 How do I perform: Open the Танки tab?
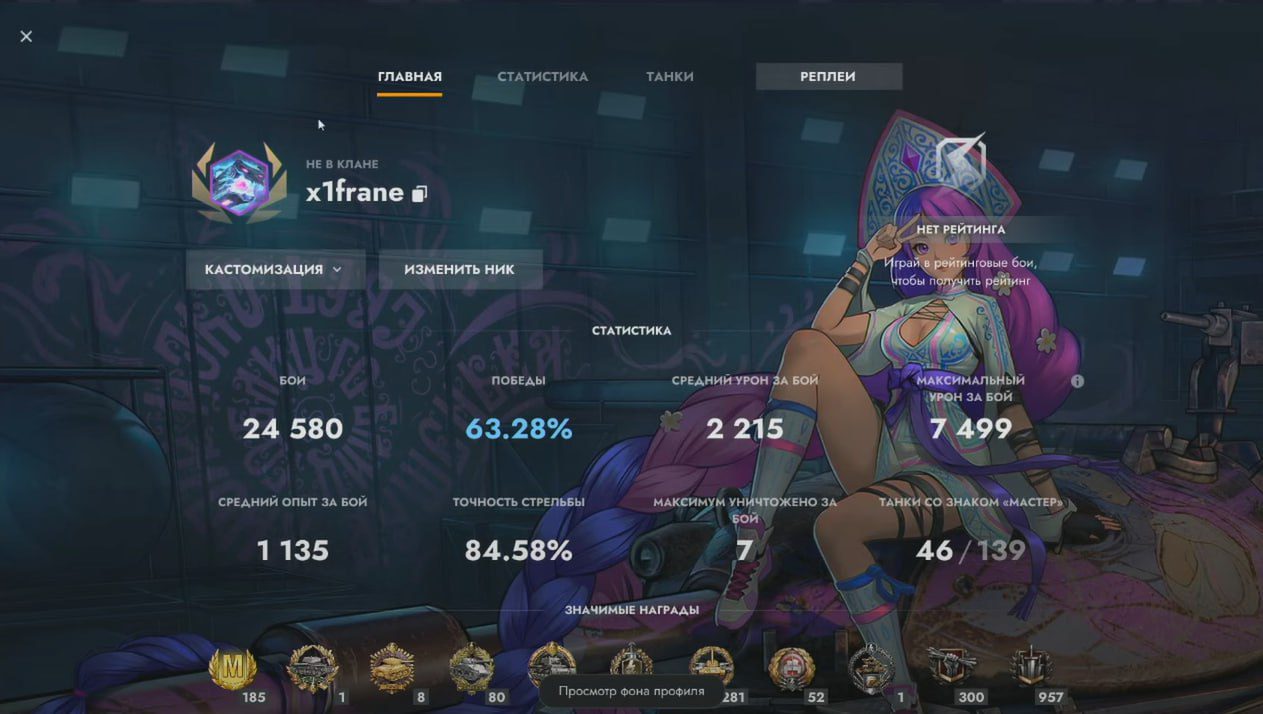pos(669,77)
